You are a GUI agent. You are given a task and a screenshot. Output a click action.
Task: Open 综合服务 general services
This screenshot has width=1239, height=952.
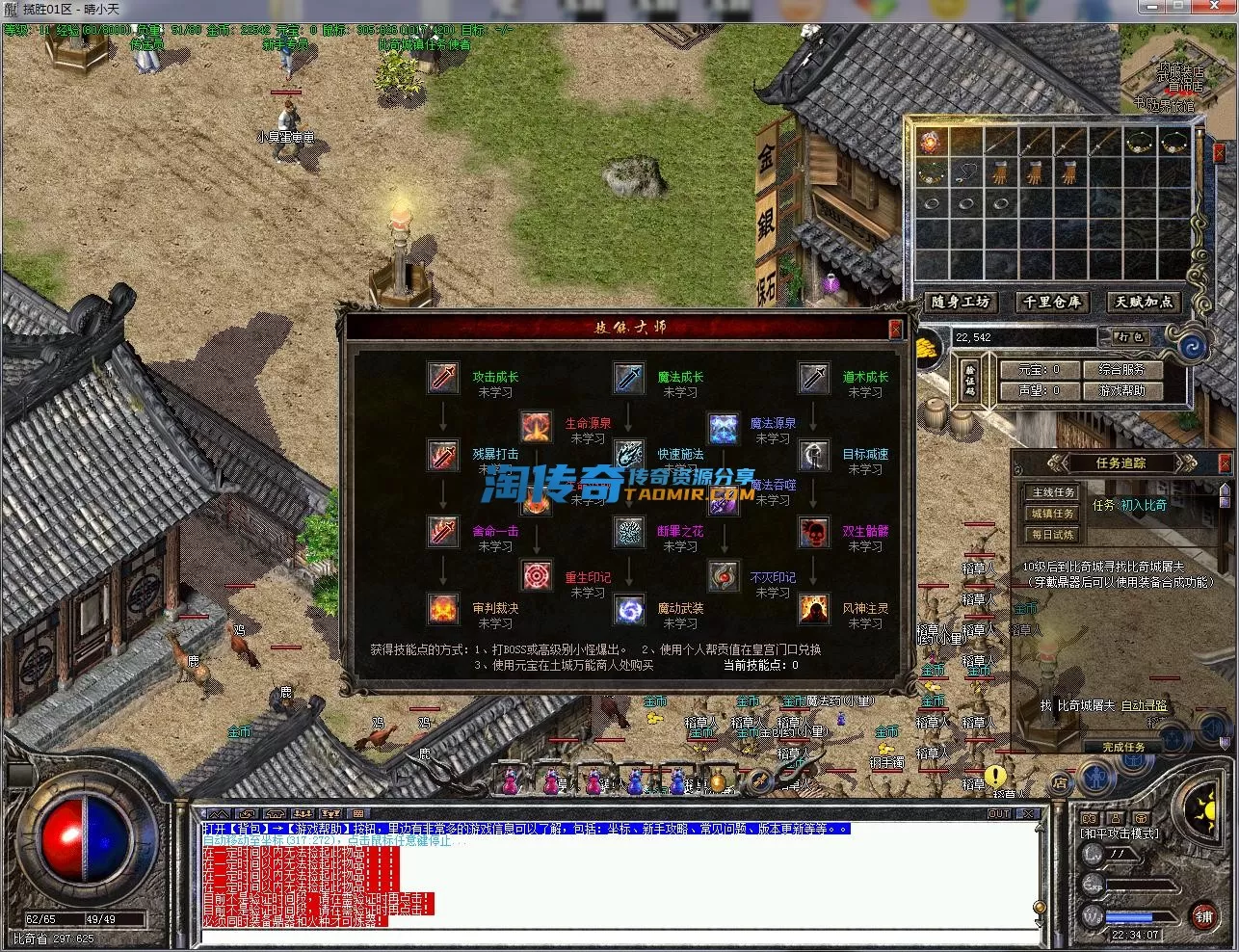(1121, 369)
